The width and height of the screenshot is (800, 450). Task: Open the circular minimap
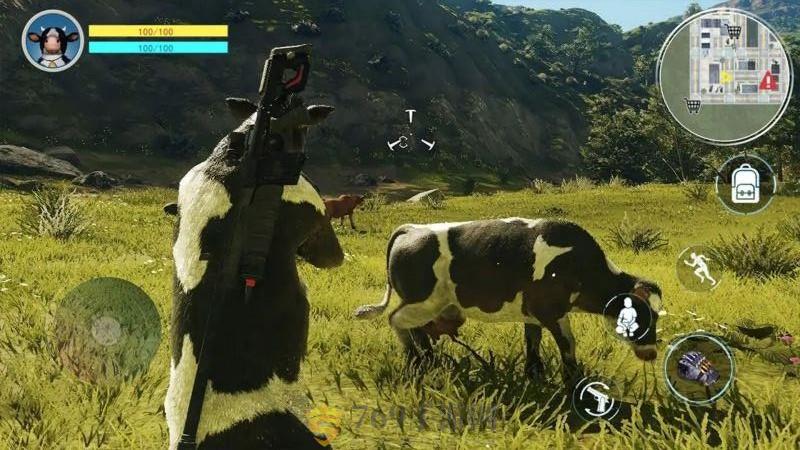[x=724, y=75]
